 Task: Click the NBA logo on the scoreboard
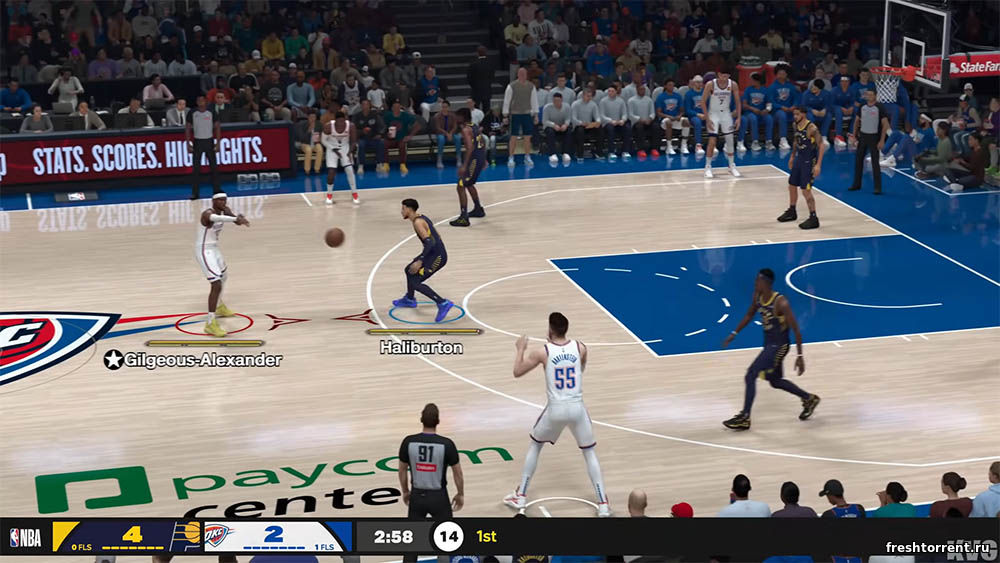pos(26,537)
